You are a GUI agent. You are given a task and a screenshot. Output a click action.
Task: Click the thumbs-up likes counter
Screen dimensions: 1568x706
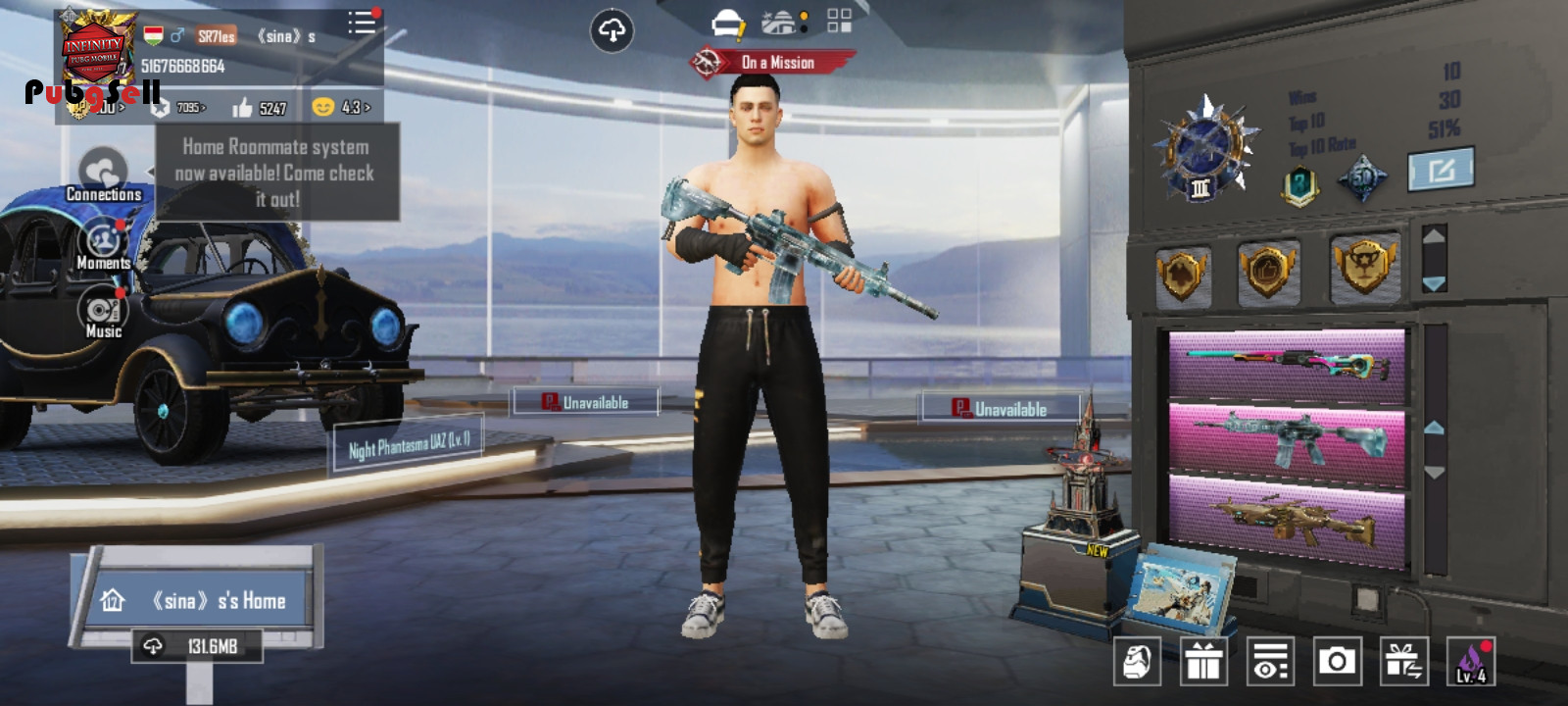[259, 107]
